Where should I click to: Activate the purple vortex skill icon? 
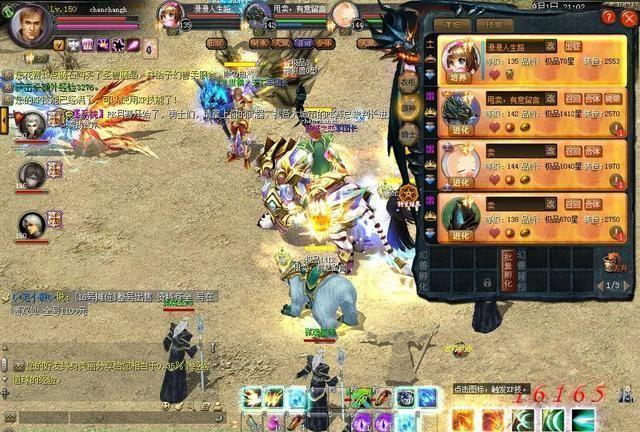coord(362,422)
